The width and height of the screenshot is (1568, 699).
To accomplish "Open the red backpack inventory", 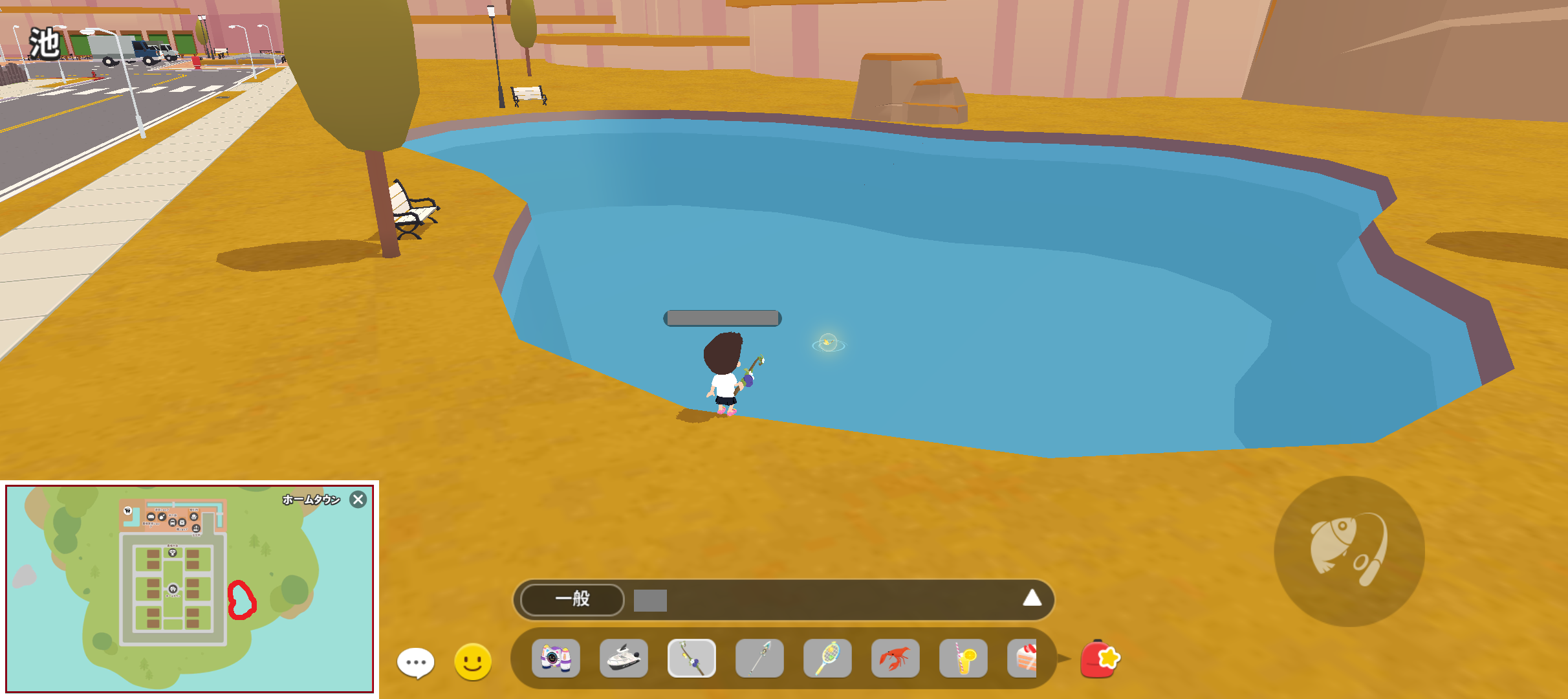I will (x=1100, y=659).
